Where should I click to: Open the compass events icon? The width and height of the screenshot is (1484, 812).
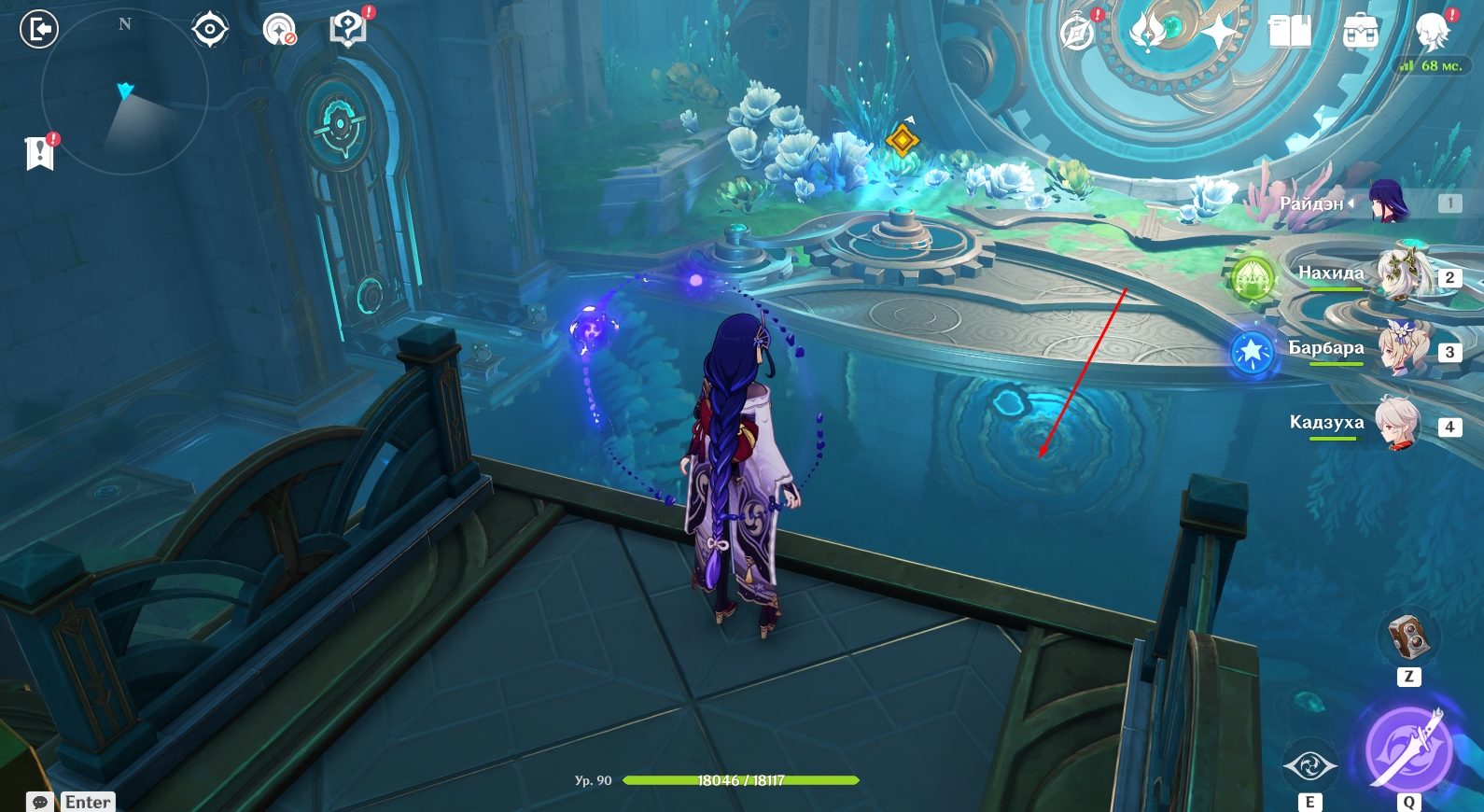coord(1078,33)
